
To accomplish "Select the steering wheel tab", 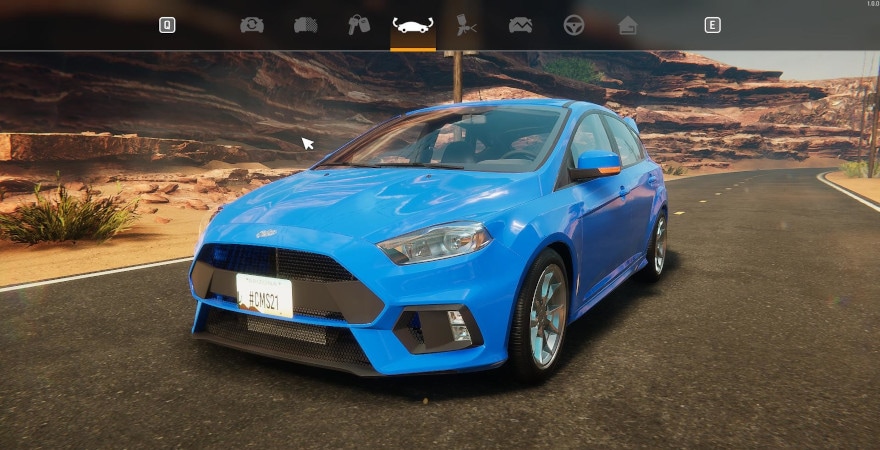I will [574, 25].
